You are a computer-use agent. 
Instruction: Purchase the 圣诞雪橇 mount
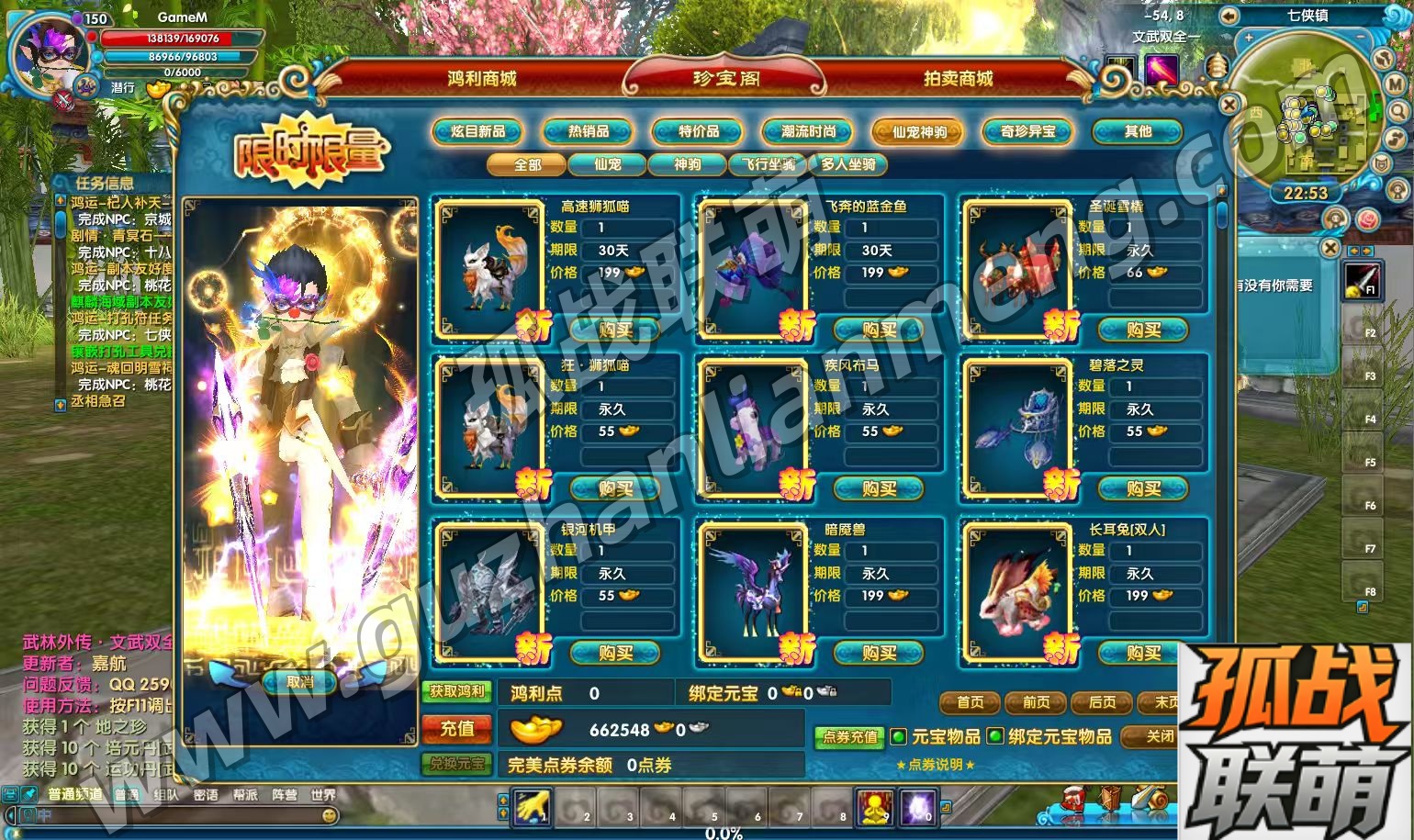pos(1143,330)
